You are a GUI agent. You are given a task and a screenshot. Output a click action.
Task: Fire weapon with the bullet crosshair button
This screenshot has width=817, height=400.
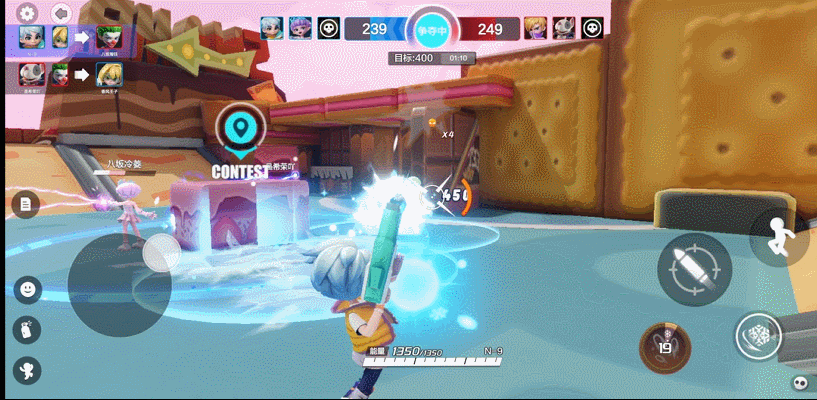click(694, 270)
